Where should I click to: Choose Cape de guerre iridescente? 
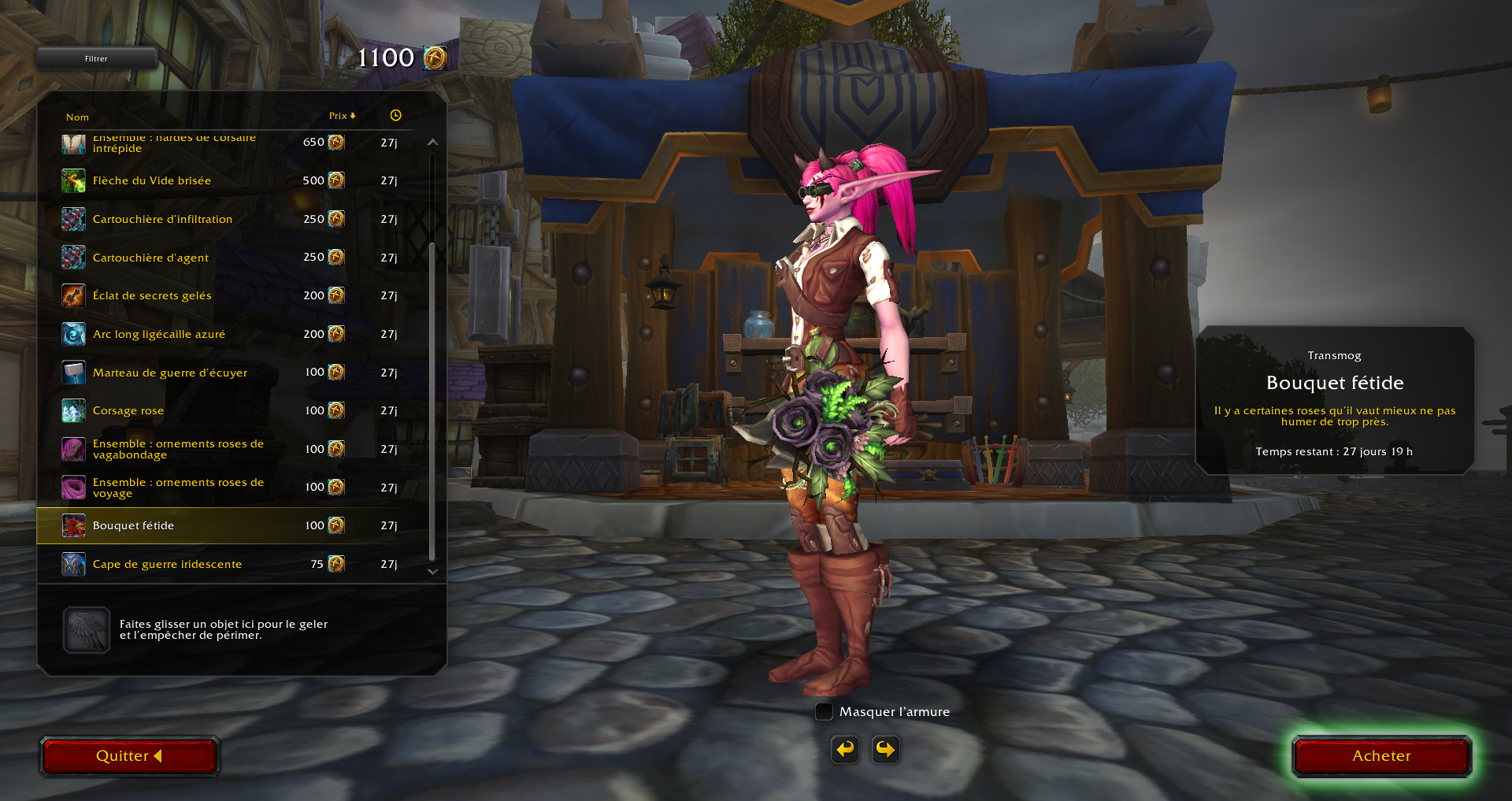pyautogui.click(x=167, y=564)
